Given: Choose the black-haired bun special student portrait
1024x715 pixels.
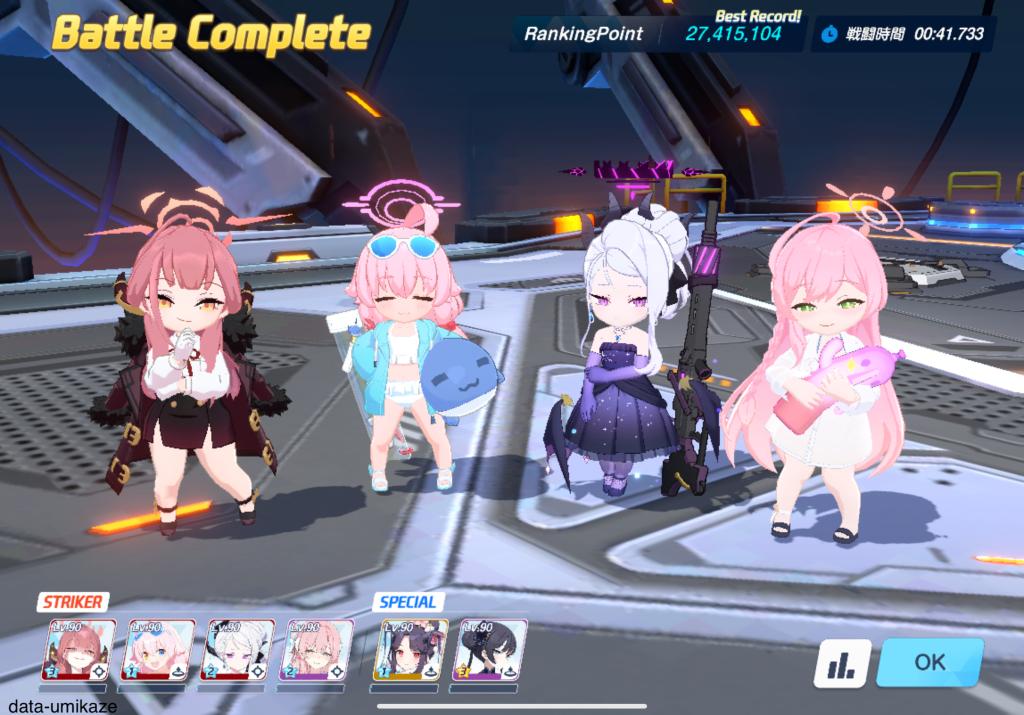Looking at the screenshot, I should [x=490, y=650].
